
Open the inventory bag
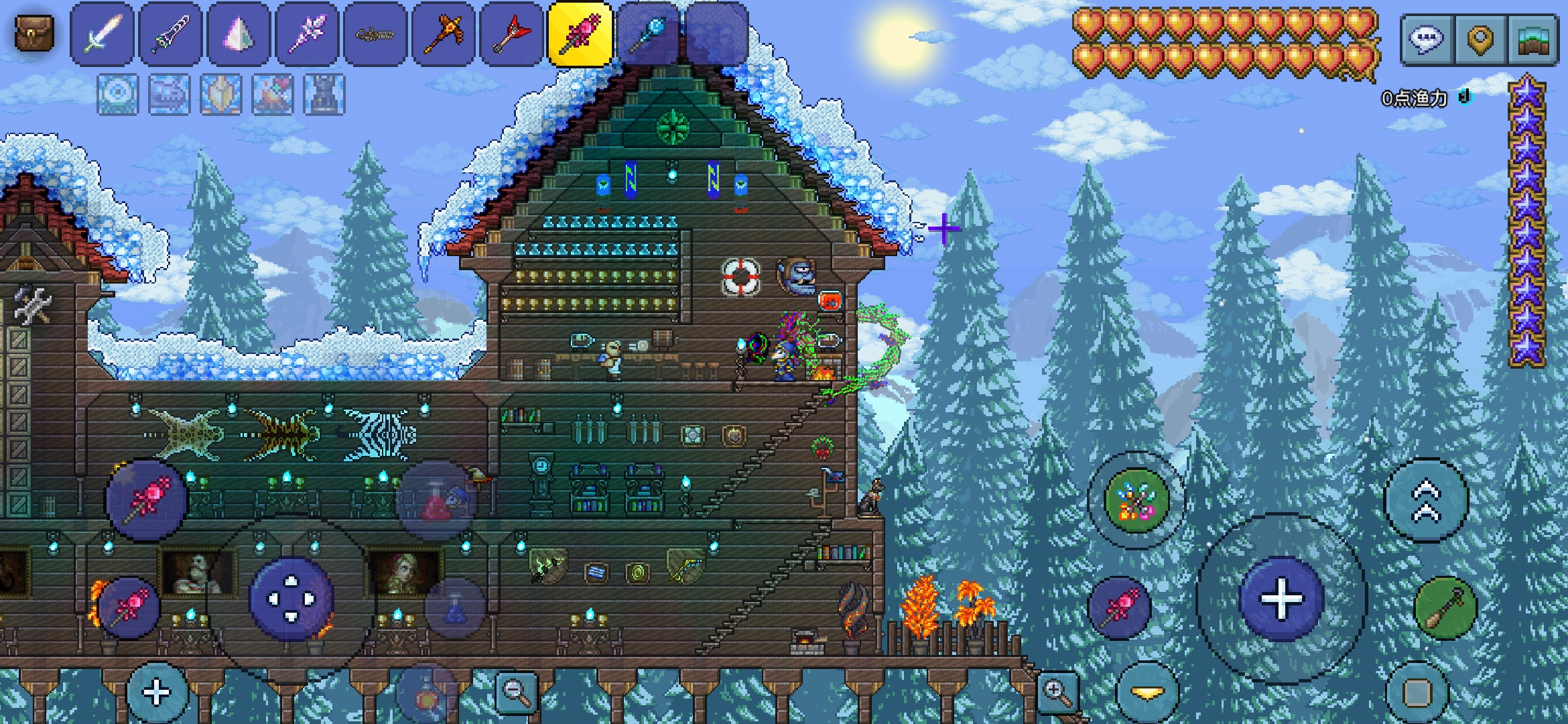point(33,34)
